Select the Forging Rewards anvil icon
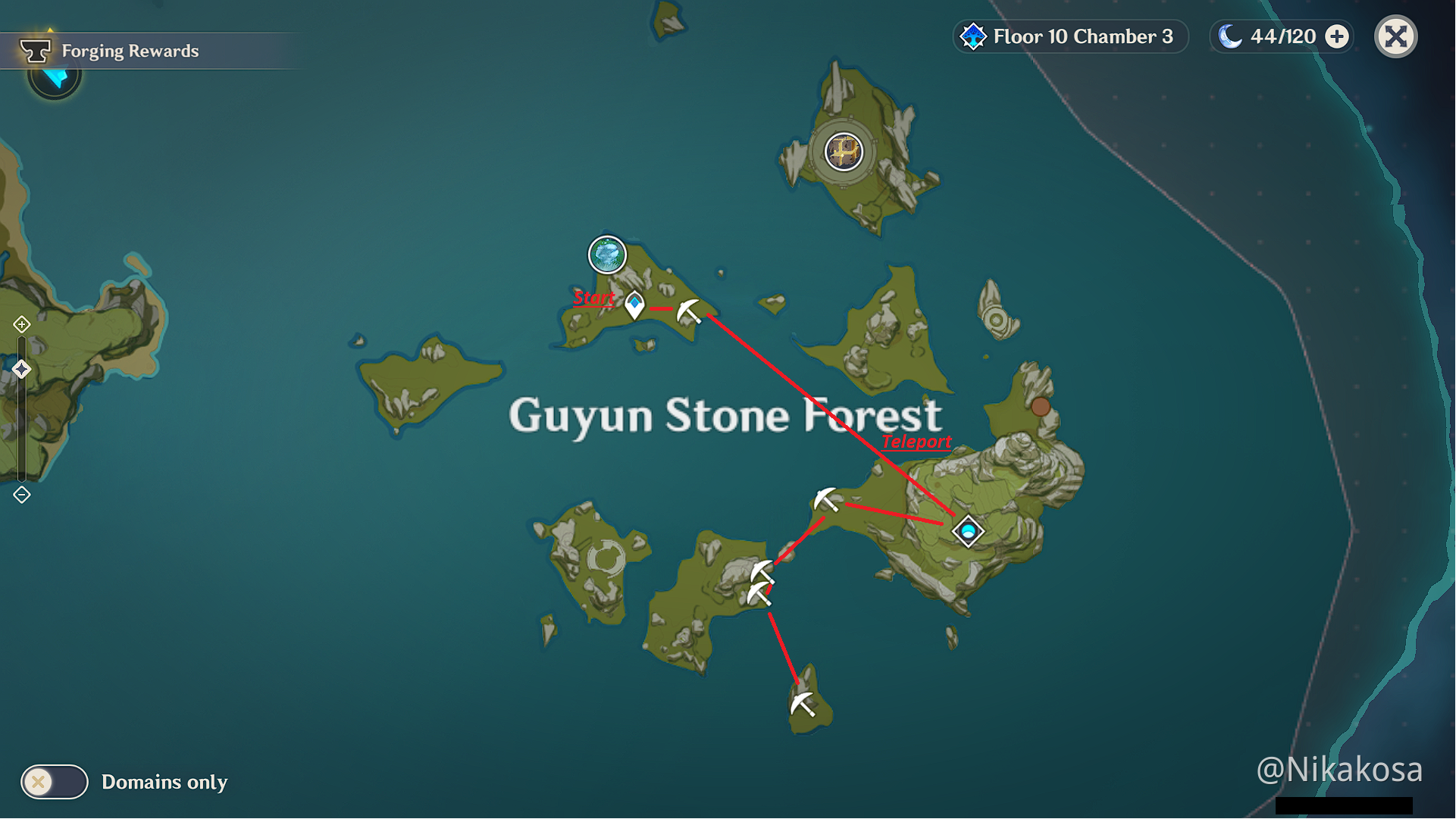Viewport: 1456px width, 819px height. tap(36, 50)
